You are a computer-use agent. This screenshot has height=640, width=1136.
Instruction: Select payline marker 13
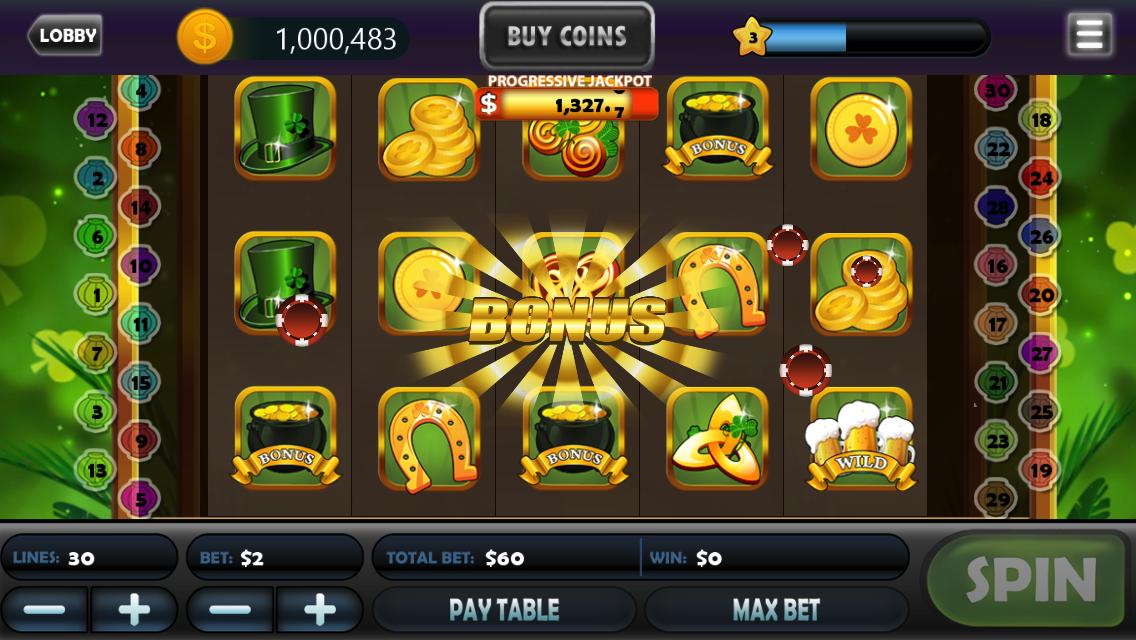(x=97, y=469)
